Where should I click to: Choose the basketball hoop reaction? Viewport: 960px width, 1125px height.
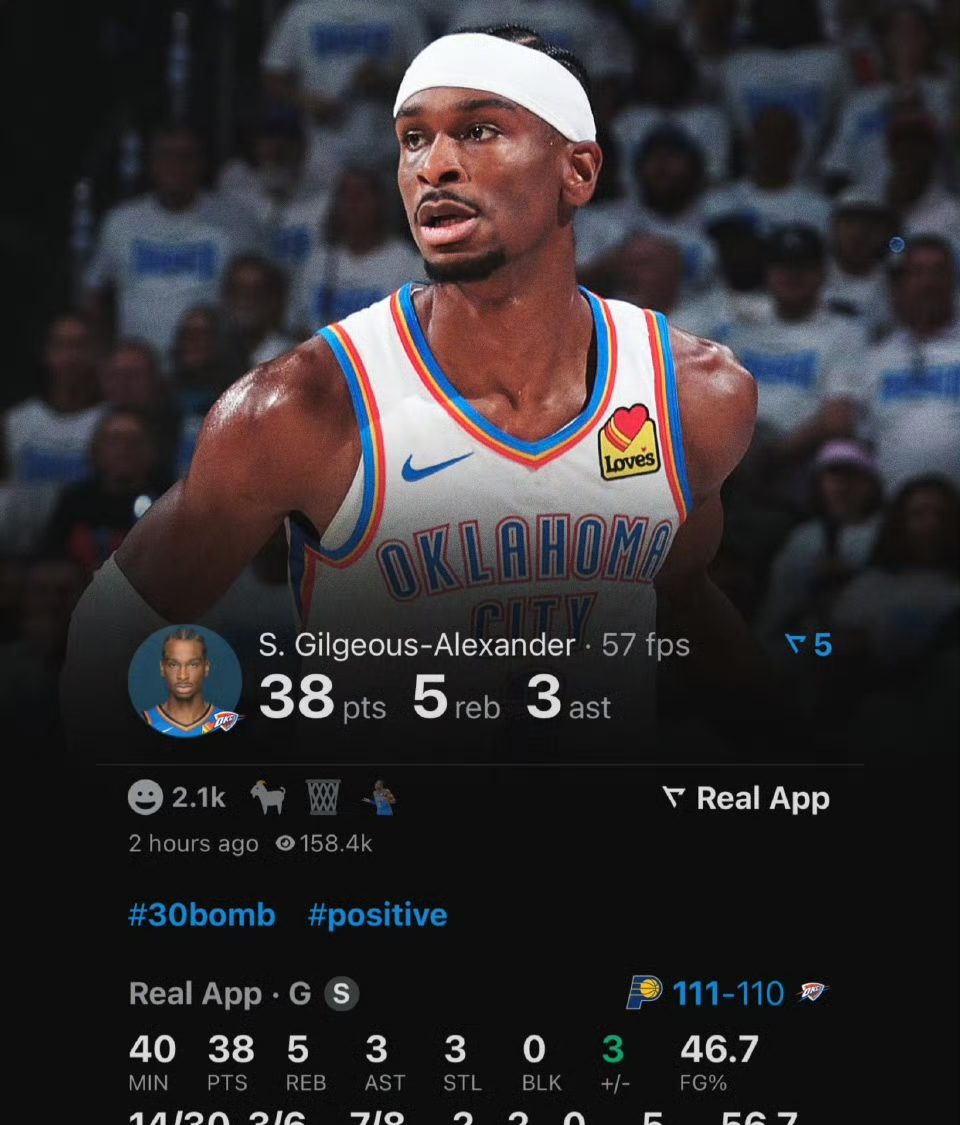(323, 797)
